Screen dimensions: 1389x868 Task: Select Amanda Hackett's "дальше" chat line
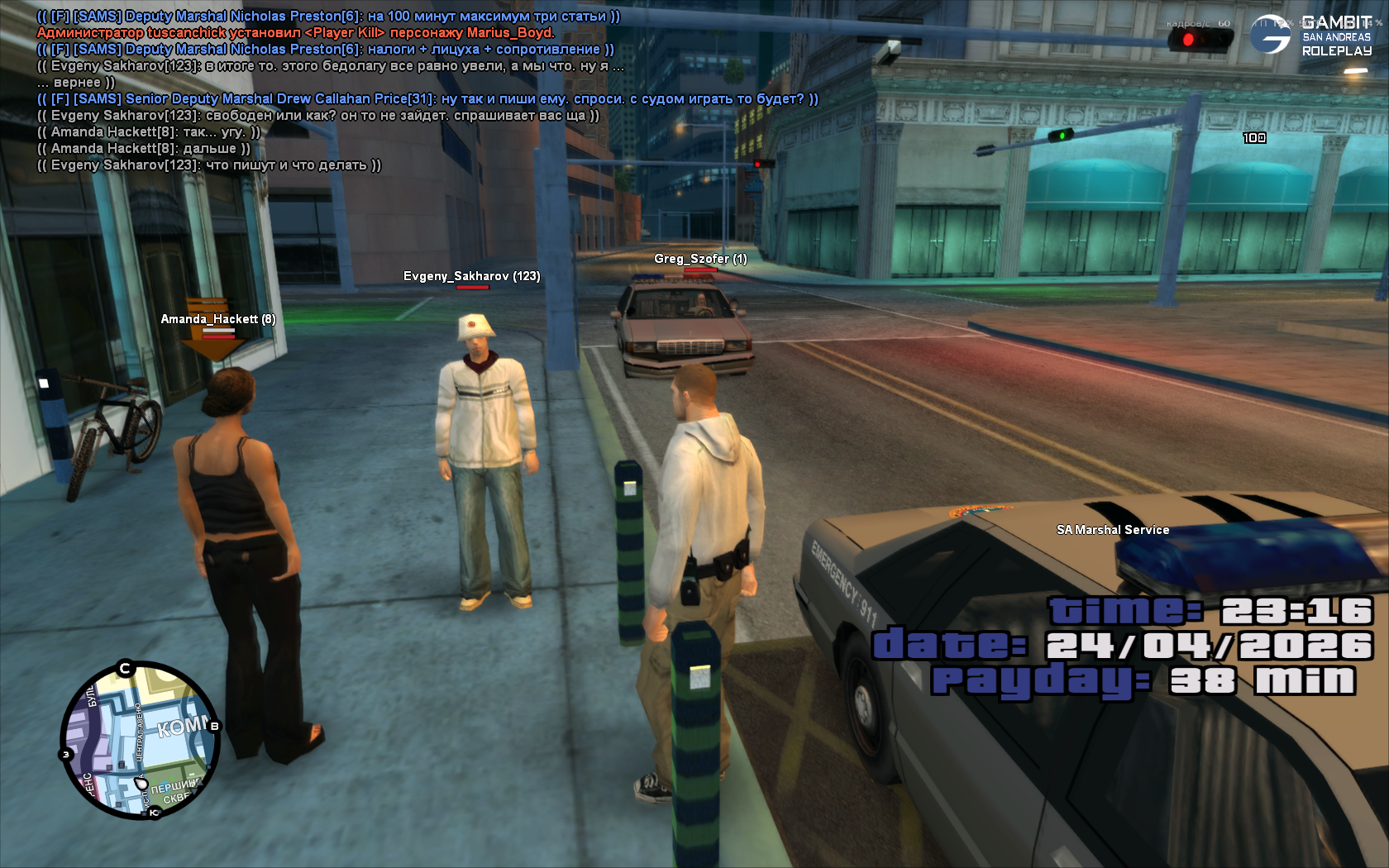(x=143, y=149)
